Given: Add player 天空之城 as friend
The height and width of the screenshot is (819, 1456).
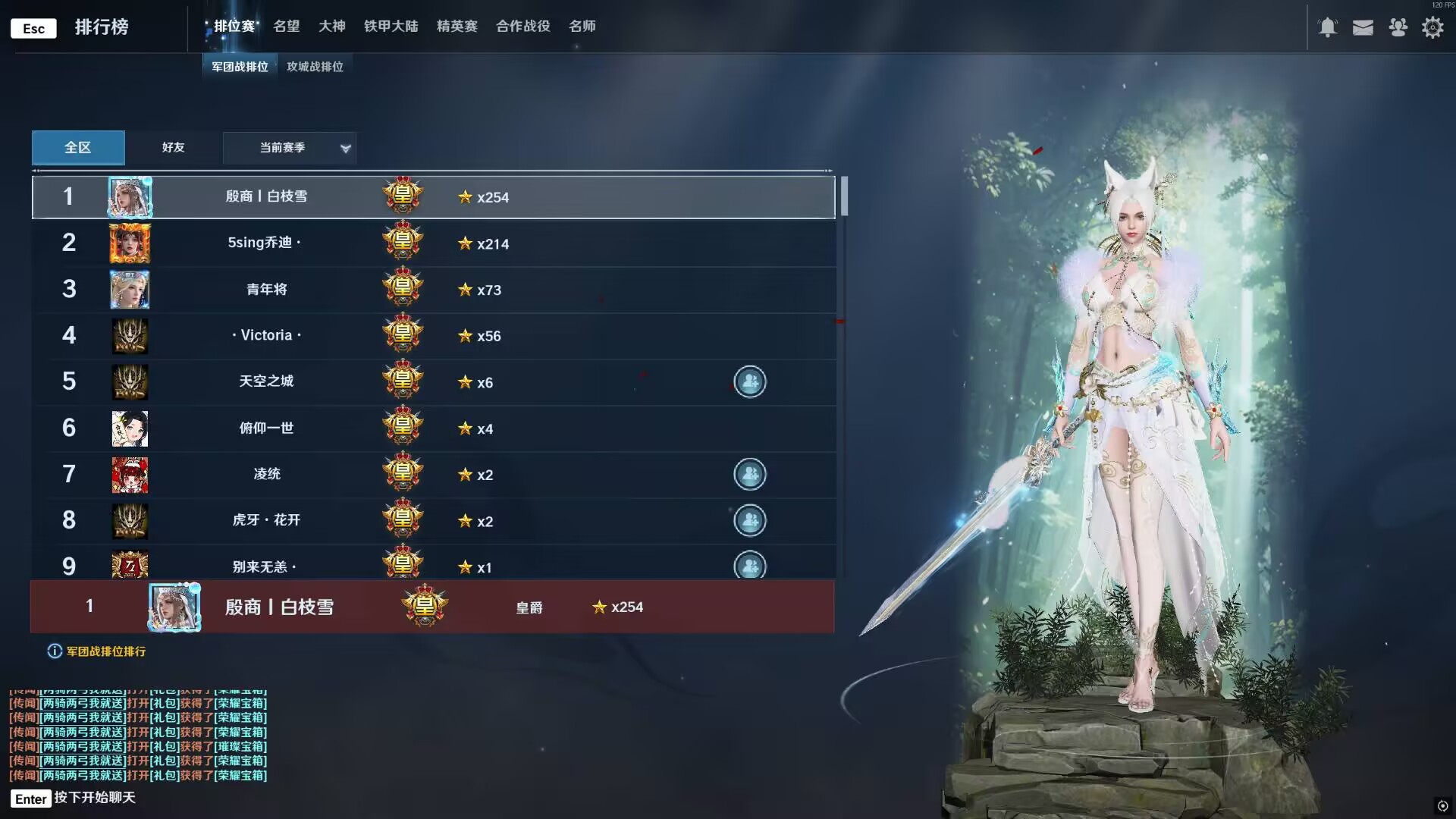Looking at the screenshot, I should (x=749, y=382).
